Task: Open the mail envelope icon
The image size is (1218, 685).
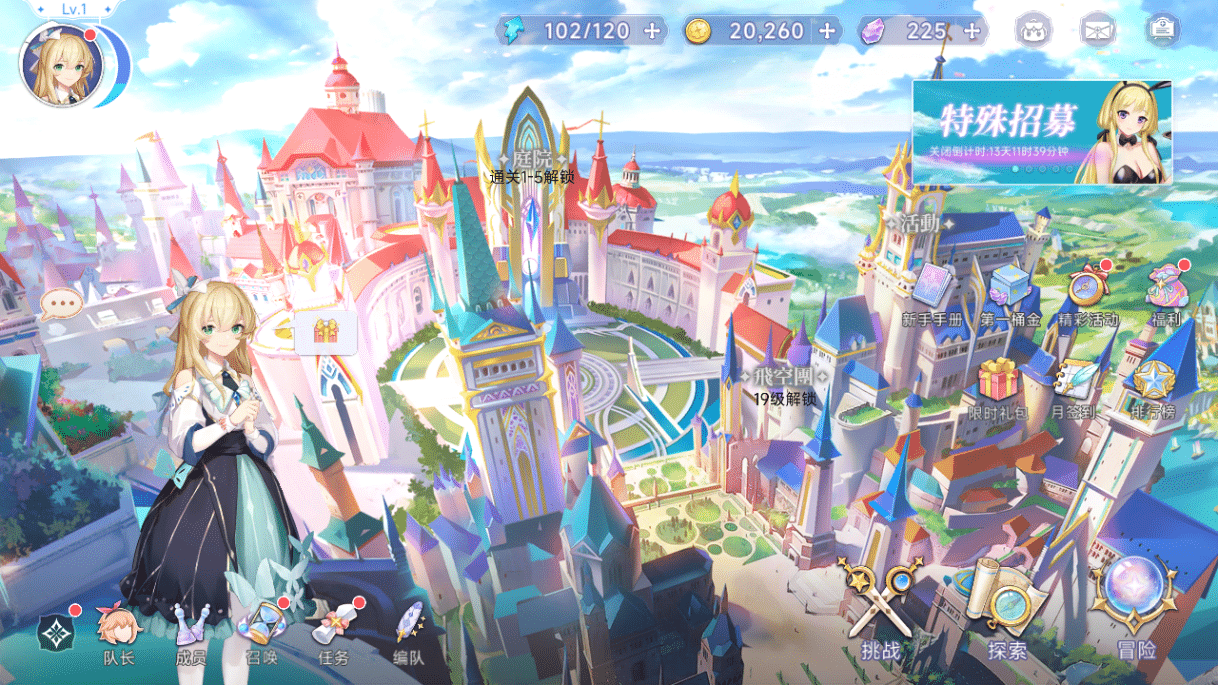Action: (x=1097, y=31)
